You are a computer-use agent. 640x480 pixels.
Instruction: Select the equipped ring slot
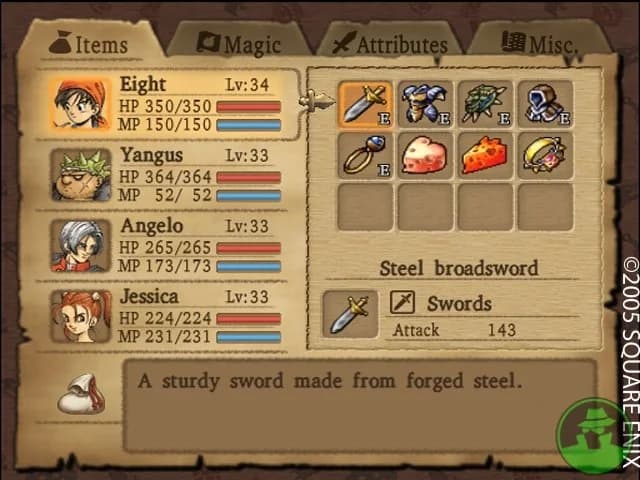click(365, 155)
